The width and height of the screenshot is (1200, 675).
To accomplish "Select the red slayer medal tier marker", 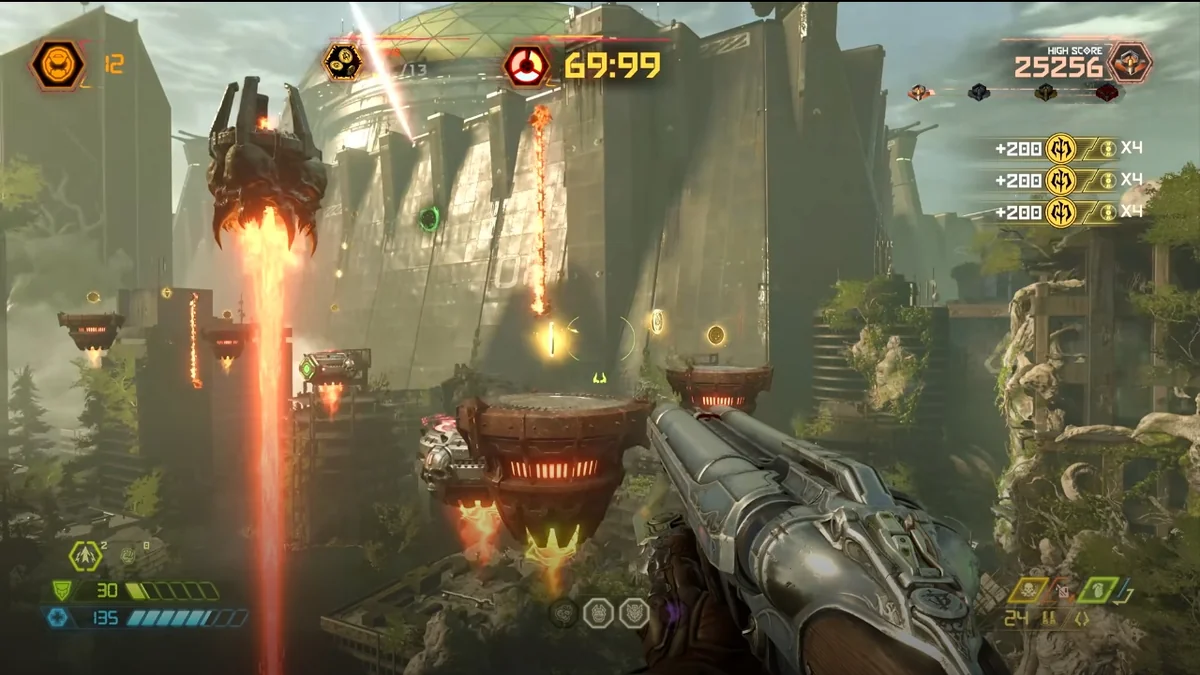I will pos(1106,93).
